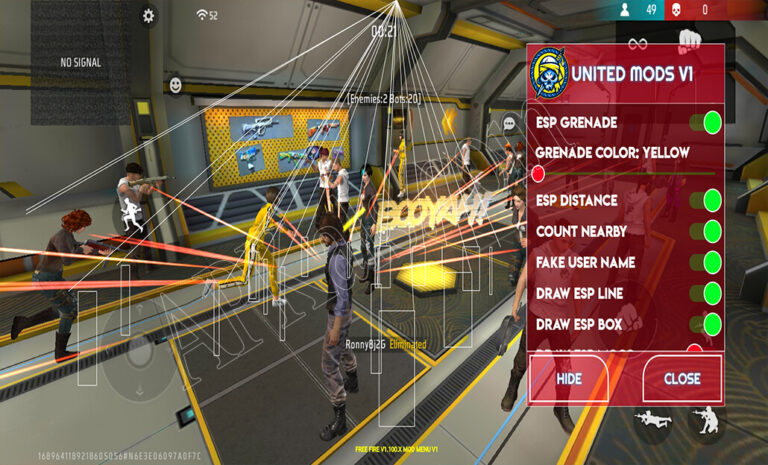Toggle the ESP Grenade switch
768x465 pixels.
[x=711, y=123]
